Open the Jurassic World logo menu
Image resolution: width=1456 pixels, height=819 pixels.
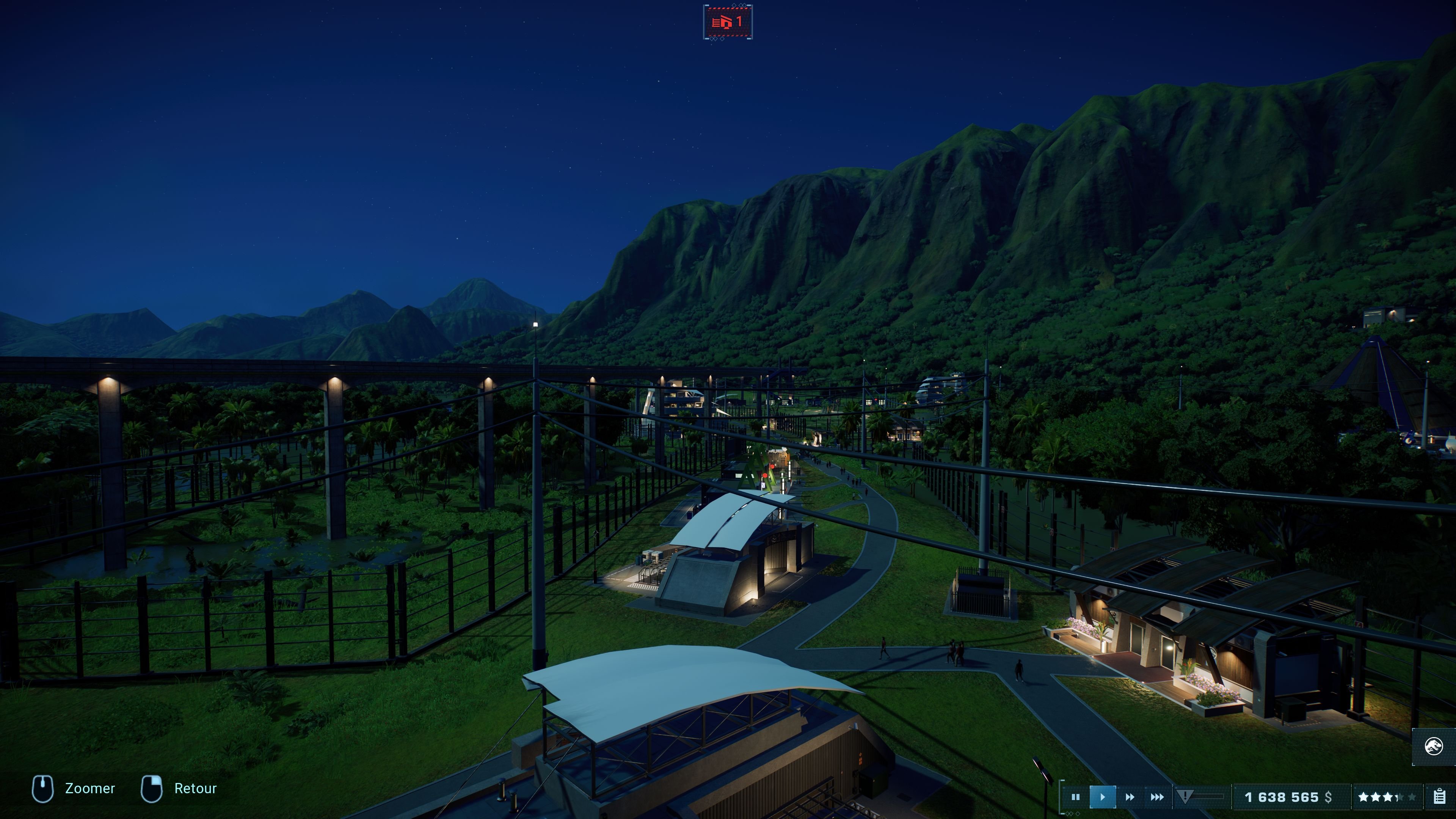coord(1433,746)
